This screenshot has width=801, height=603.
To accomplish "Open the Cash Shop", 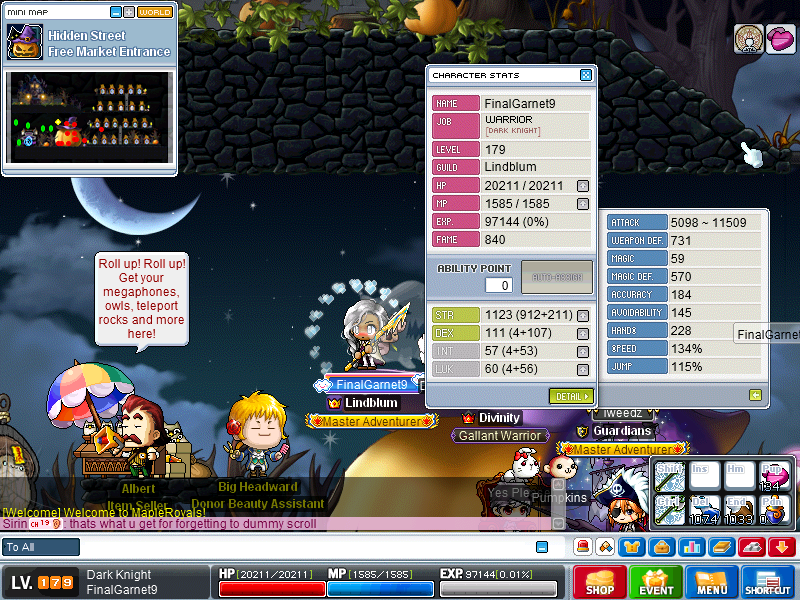I will click(x=600, y=582).
